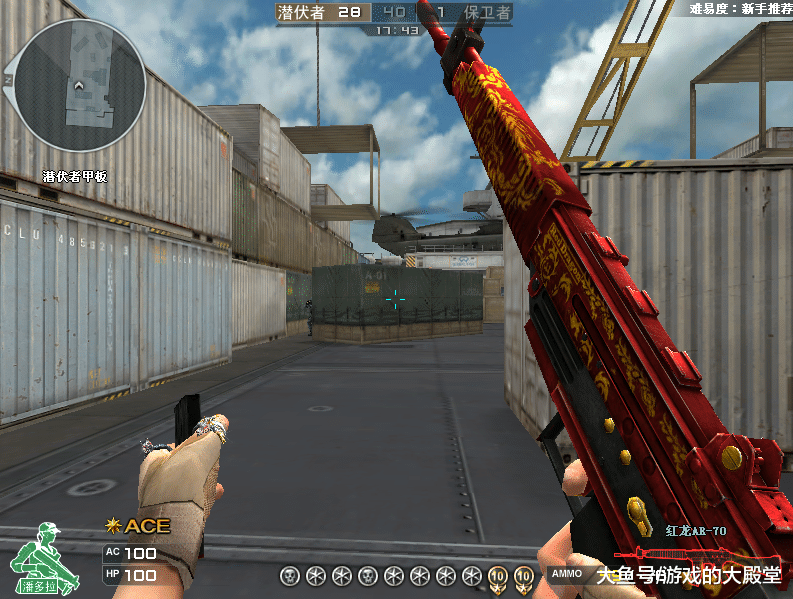The width and height of the screenshot is (793, 599).
Task: Click the circular minimap radar
Action: [80, 86]
